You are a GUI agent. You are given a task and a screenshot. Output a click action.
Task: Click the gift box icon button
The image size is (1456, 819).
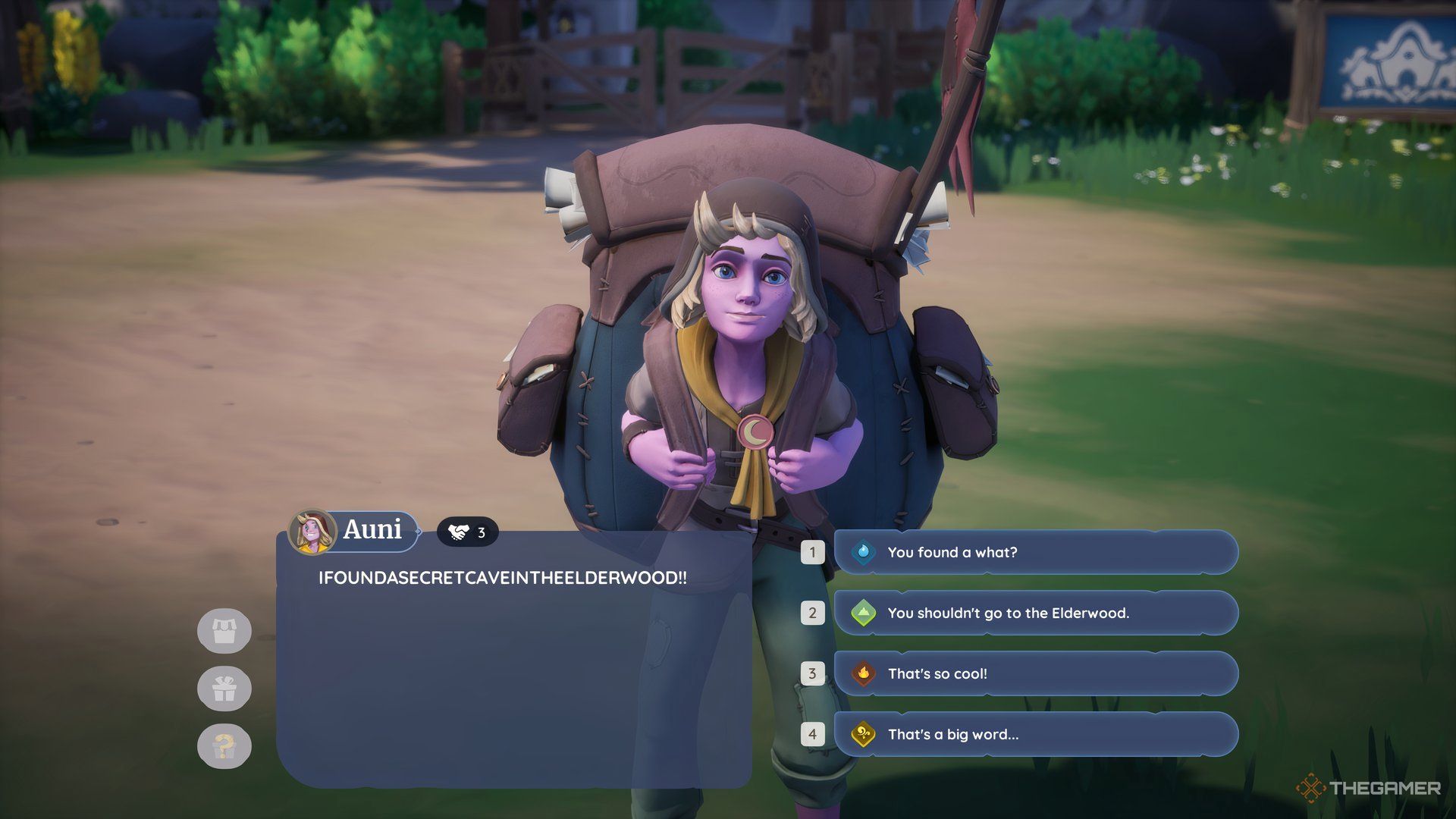pyautogui.click(x=224, y=689)
